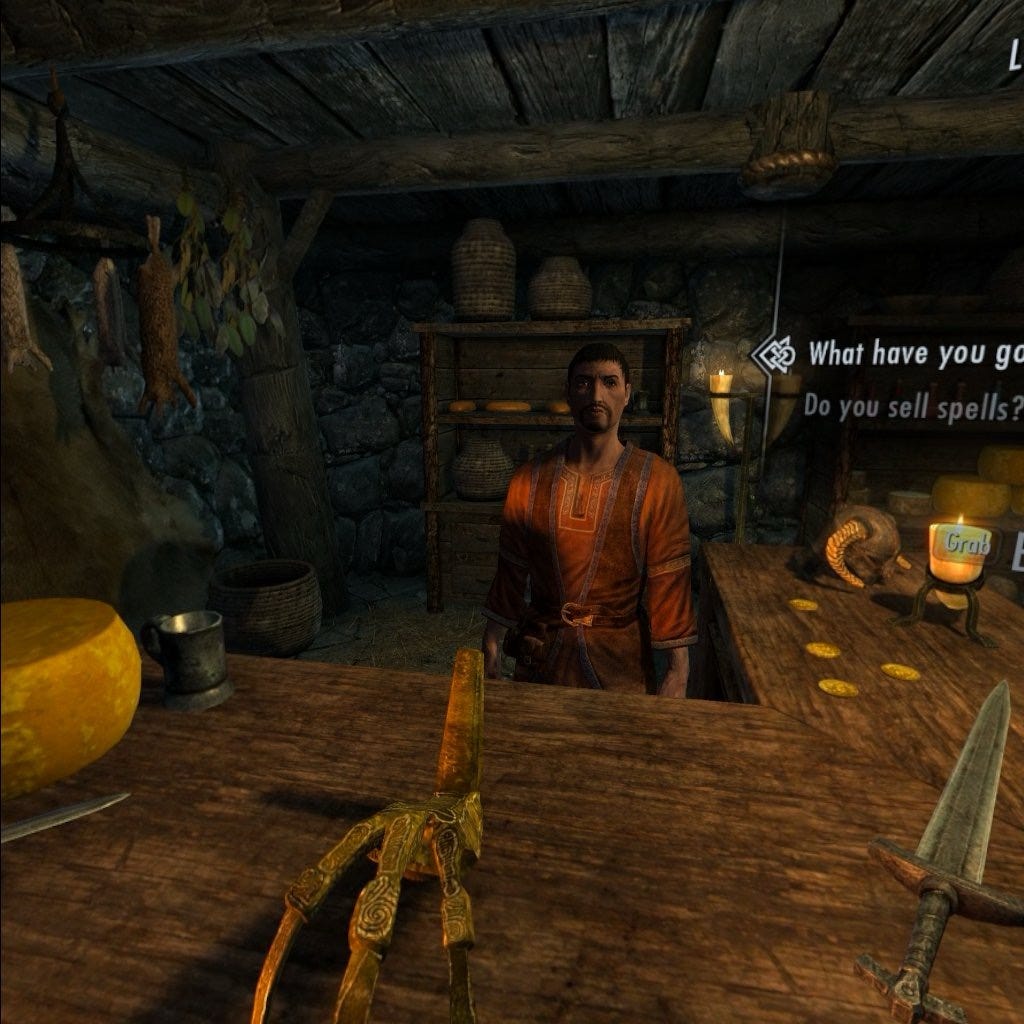Choose the "What have you got" dialogue option
Screen dimensions: 1024x1024
[914, 353]
